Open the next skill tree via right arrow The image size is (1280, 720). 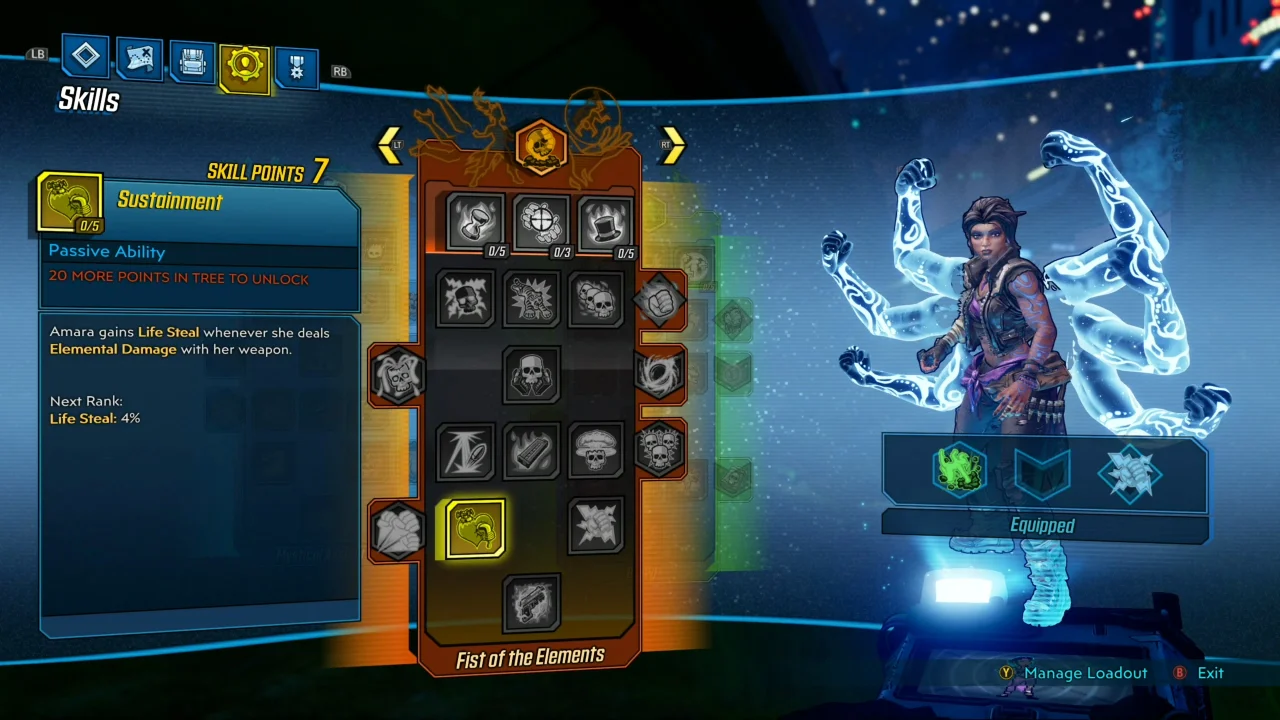coord(672,145)
